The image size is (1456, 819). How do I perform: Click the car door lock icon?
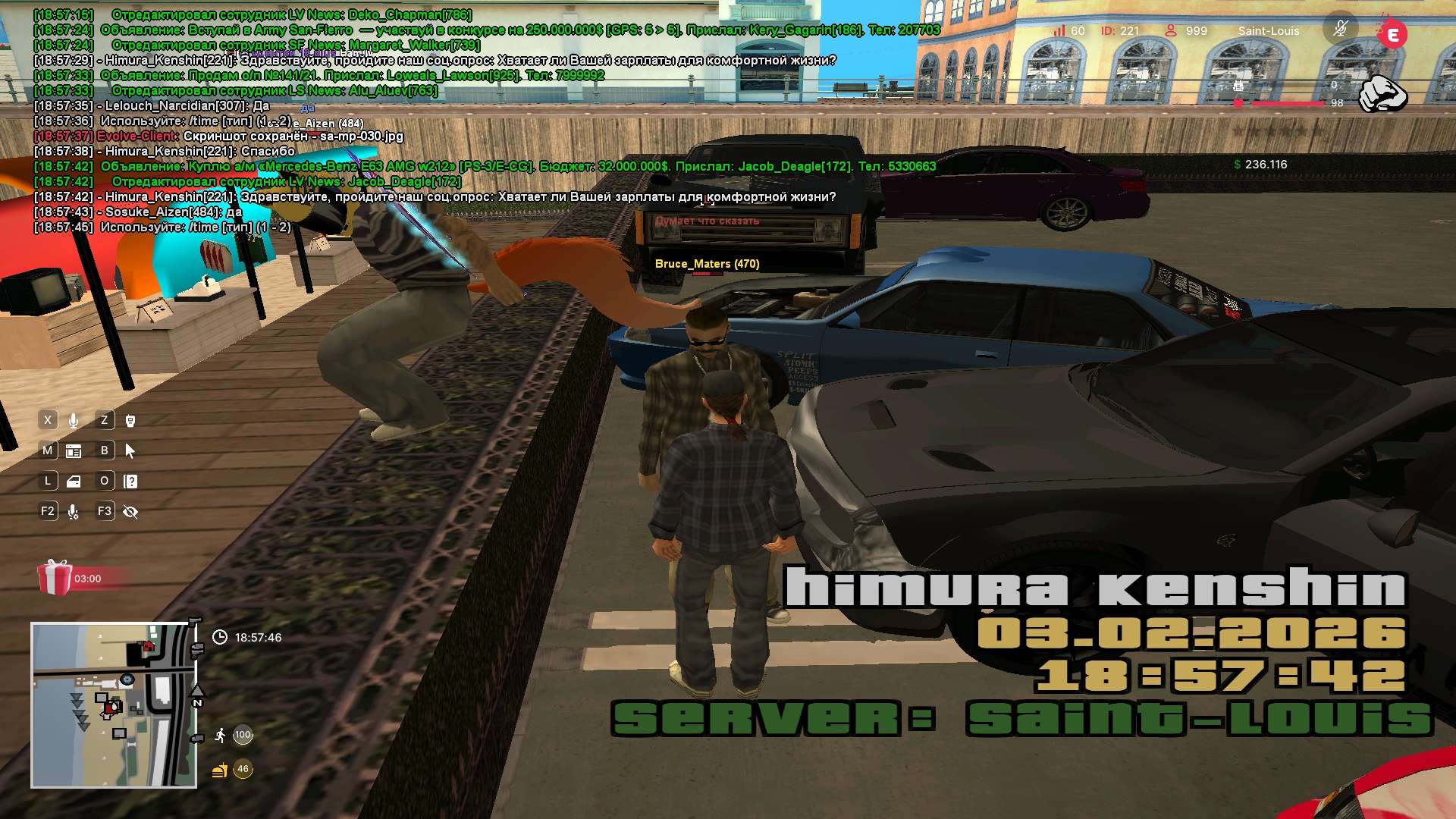tap(74, 482)
